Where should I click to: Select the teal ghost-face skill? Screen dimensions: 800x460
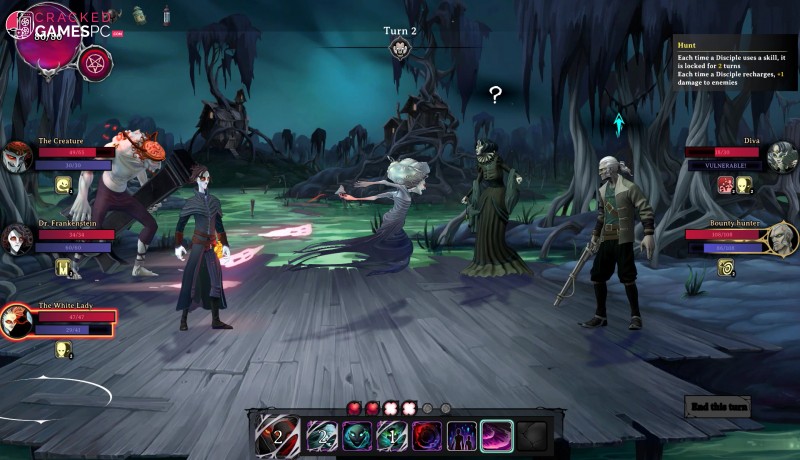(x=357, y=436)
